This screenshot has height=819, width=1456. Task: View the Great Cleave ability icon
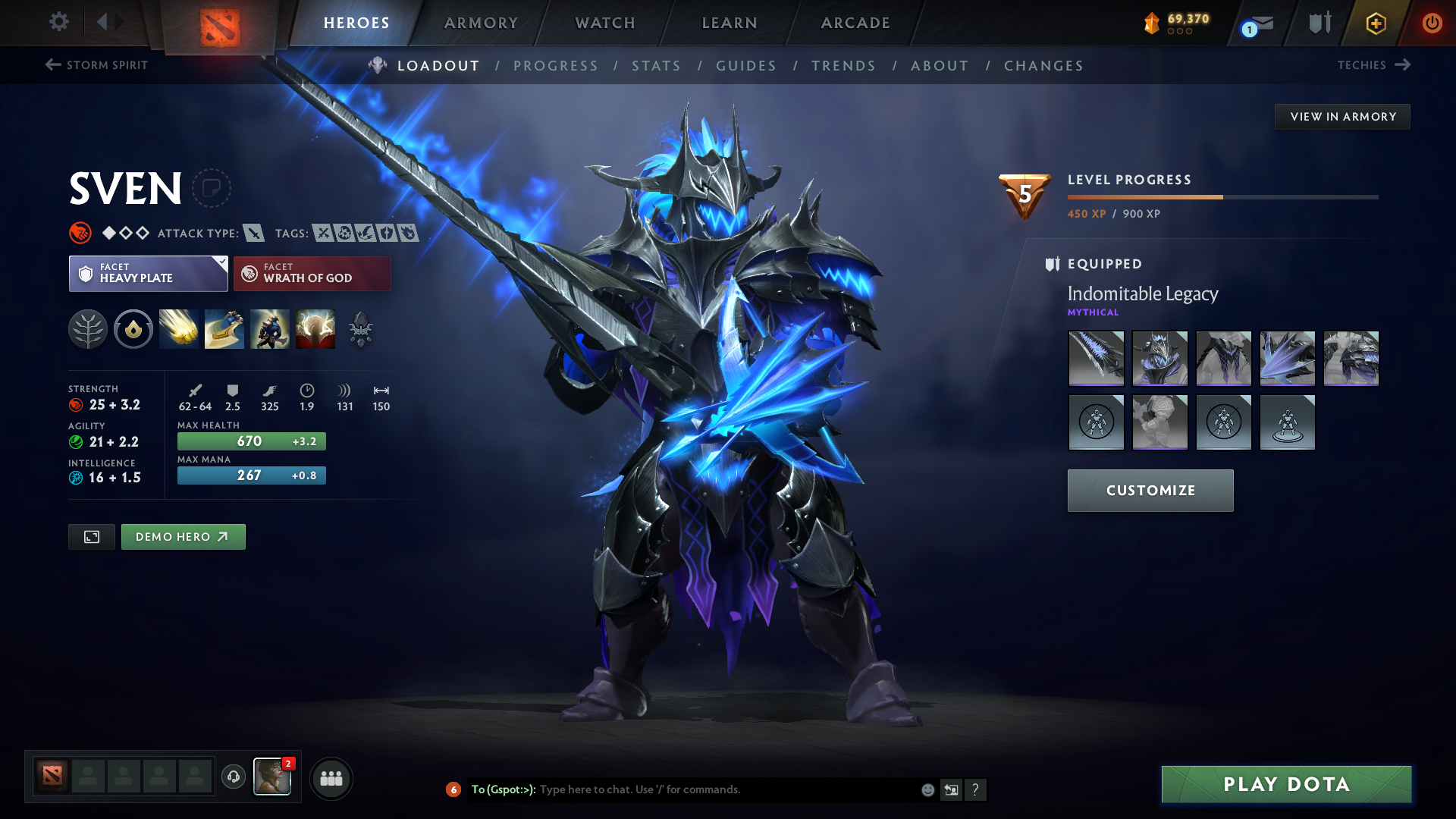pos(224,328)
